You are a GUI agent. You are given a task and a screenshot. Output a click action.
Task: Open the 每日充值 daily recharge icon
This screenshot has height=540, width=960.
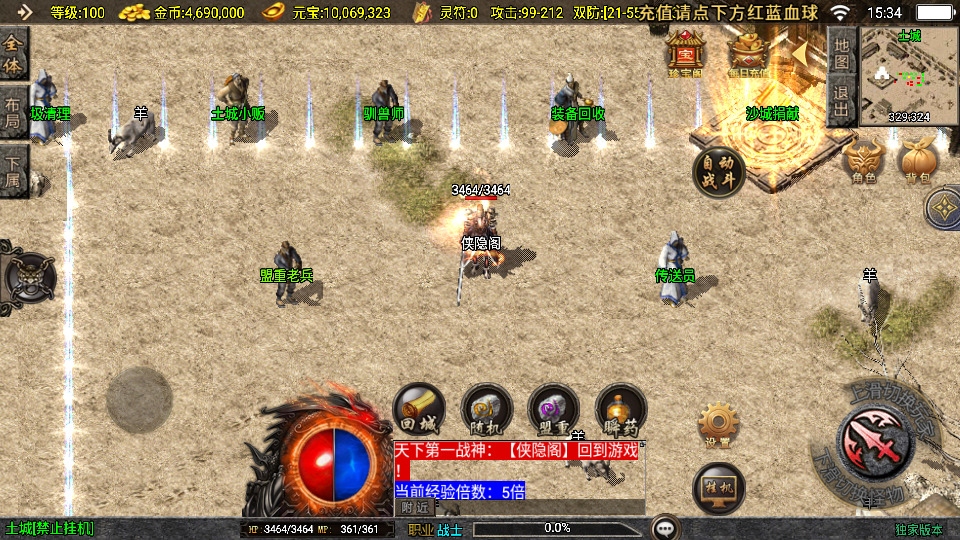tap(749, 53)
